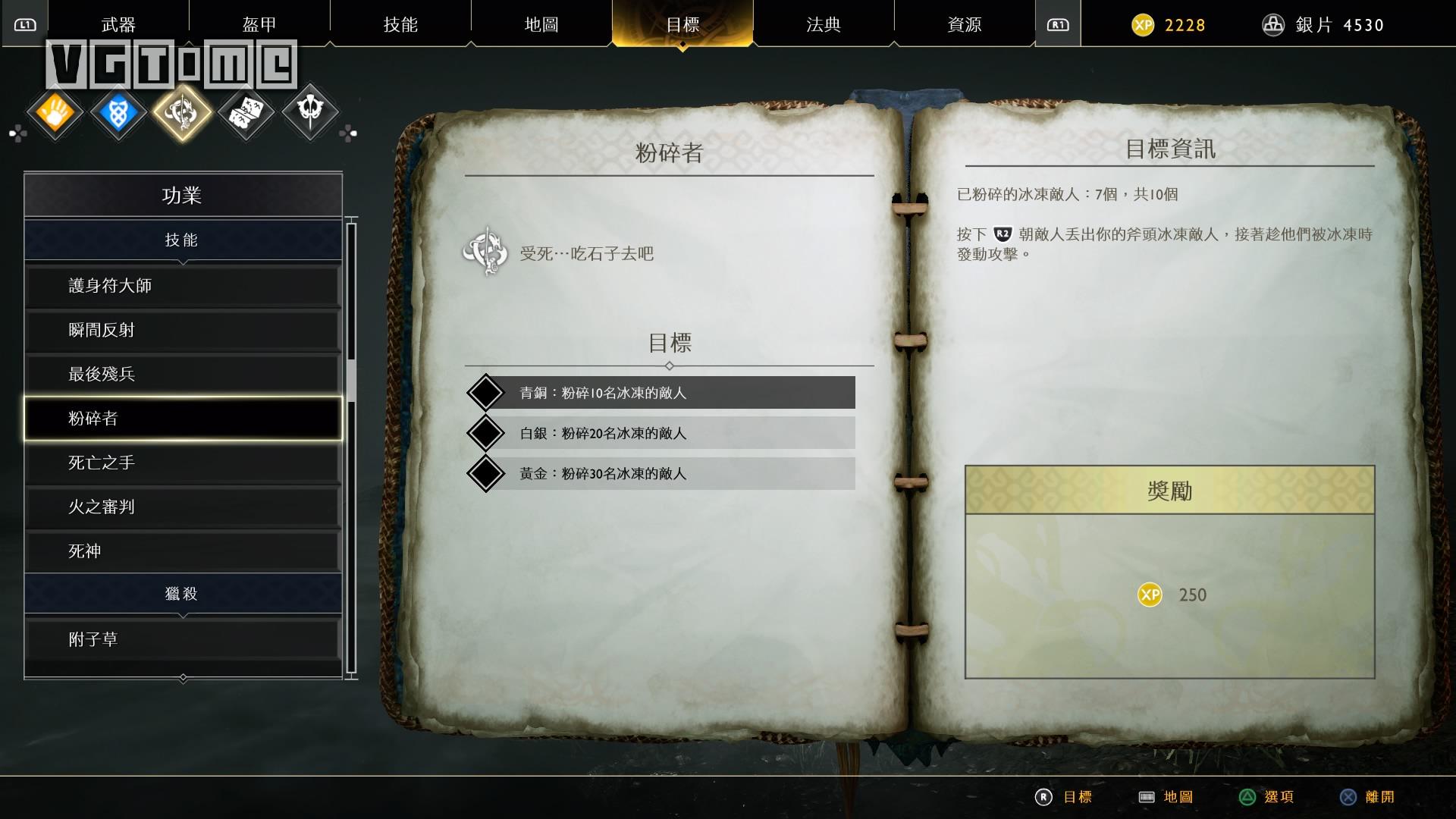
Task: Select the fourth dark diamond category icon
Action: coord(246,111)
